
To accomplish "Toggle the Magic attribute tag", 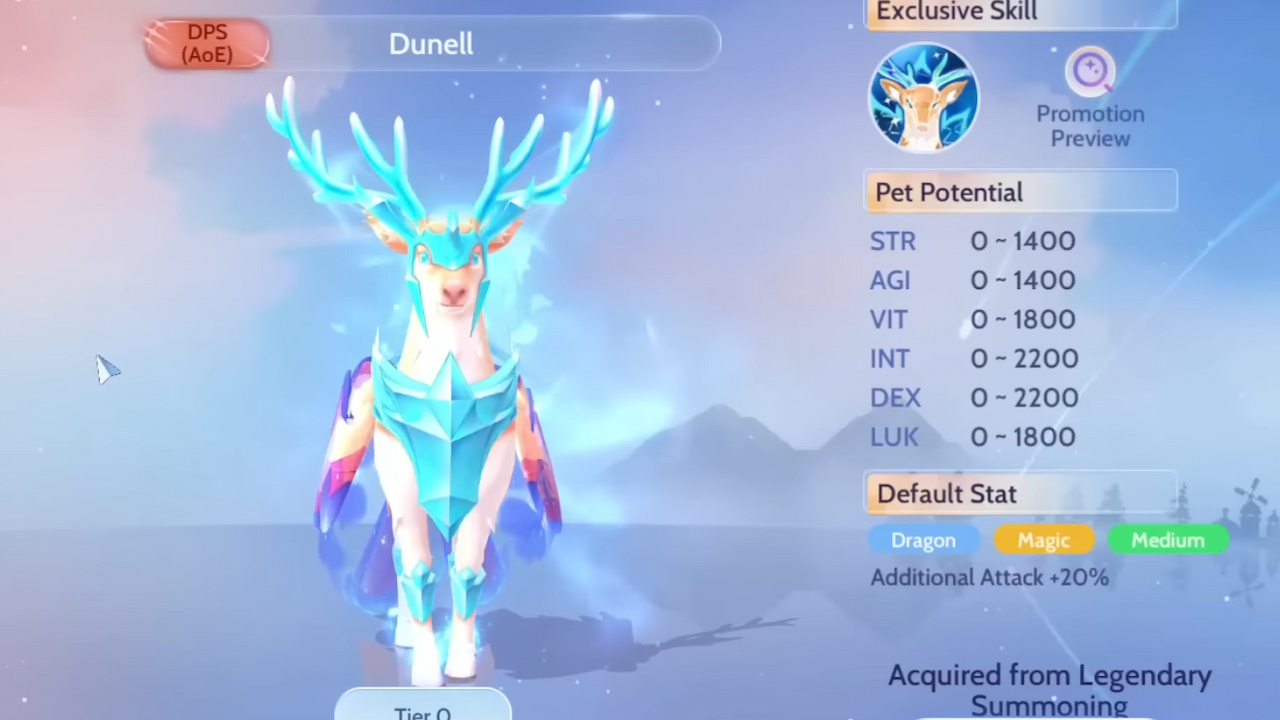I will (1044, 540).
